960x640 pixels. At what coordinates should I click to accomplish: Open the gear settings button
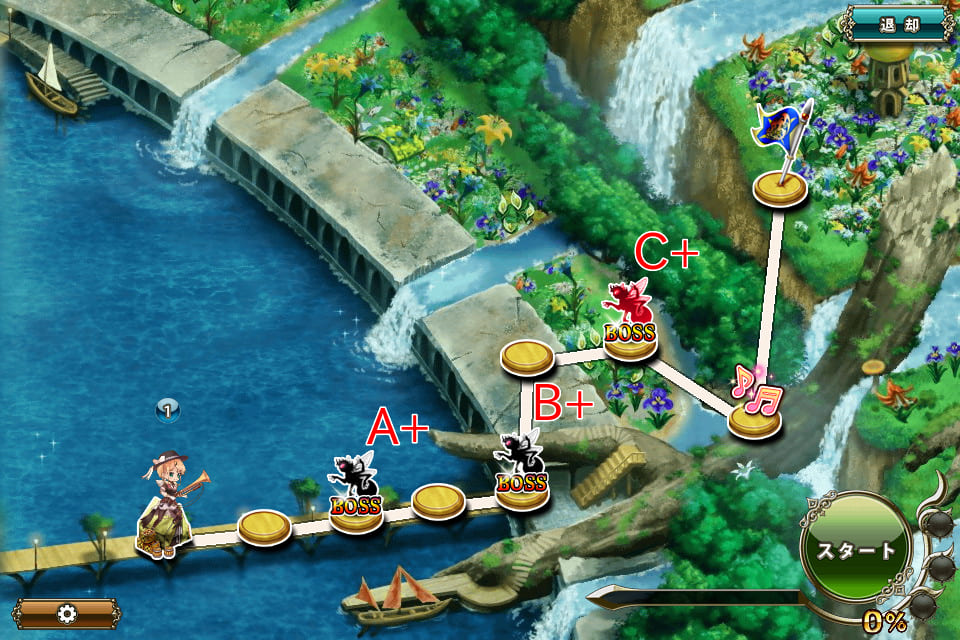pos(67,613)
